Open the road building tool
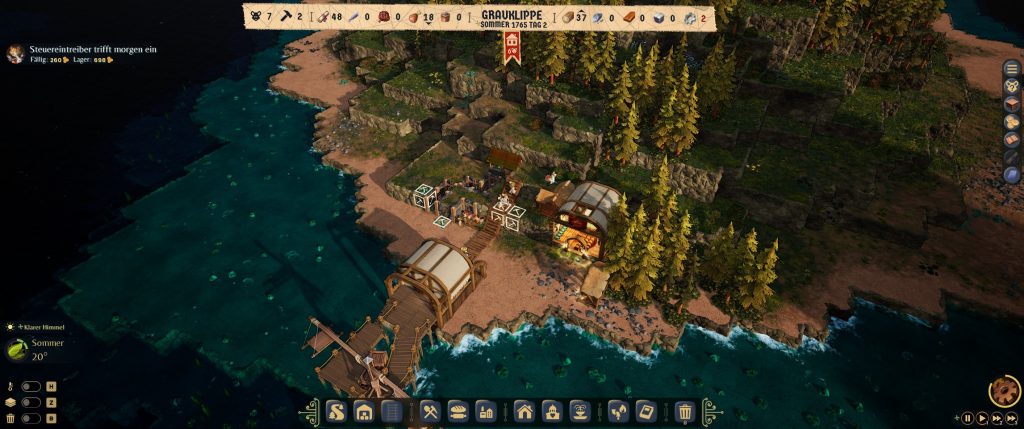The image size is (1024, 429). (336, 411)
